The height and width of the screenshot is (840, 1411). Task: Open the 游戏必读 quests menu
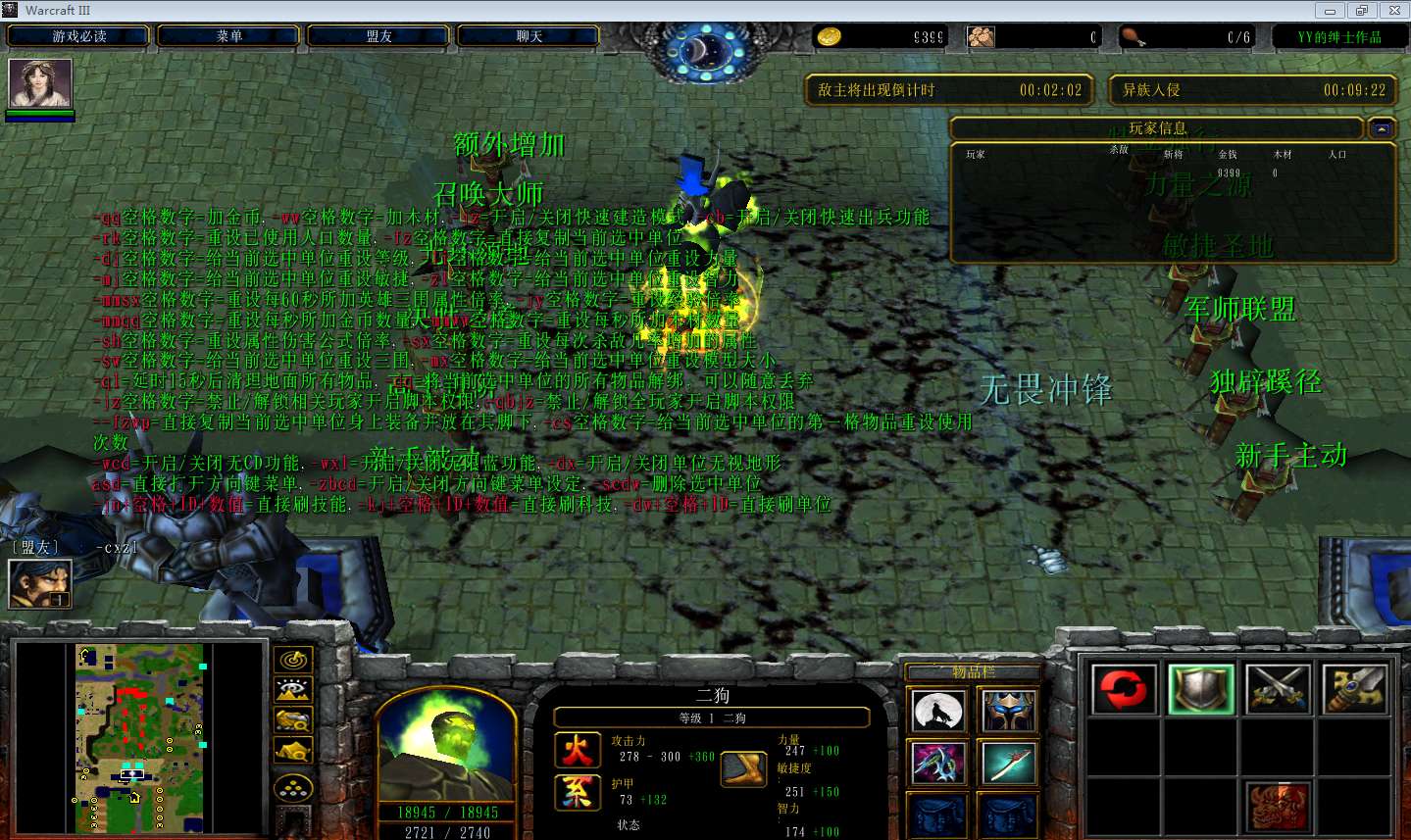tap(79, 36)
